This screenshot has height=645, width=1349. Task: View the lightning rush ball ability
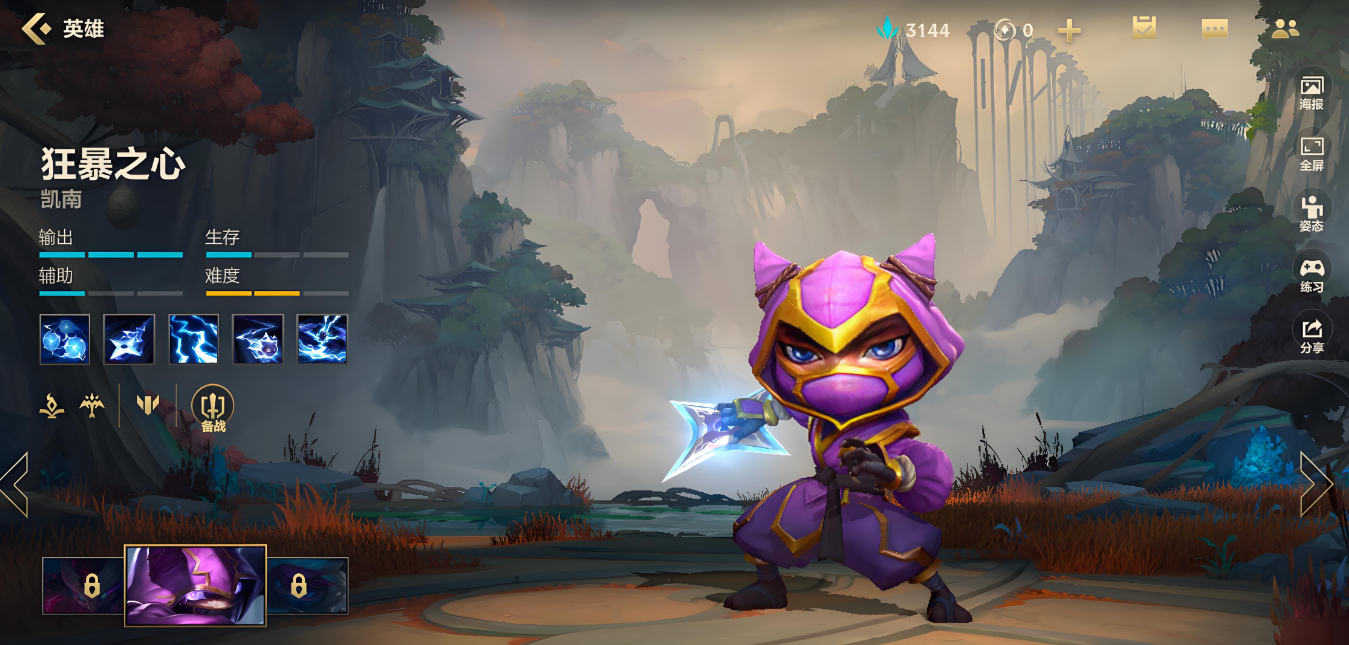pos(258,339)
